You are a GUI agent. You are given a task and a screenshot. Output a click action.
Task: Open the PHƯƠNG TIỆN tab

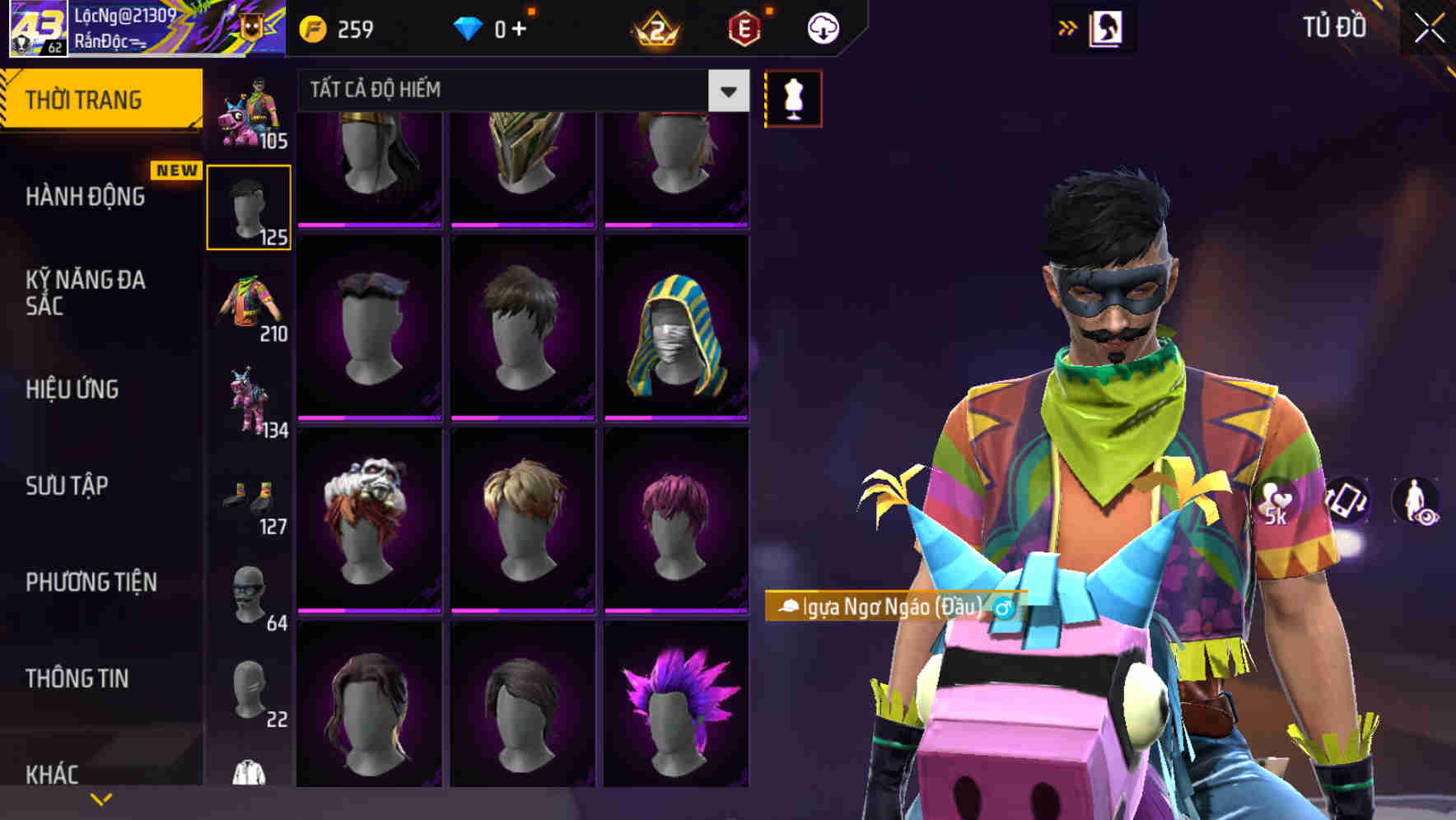pos(91,581)
